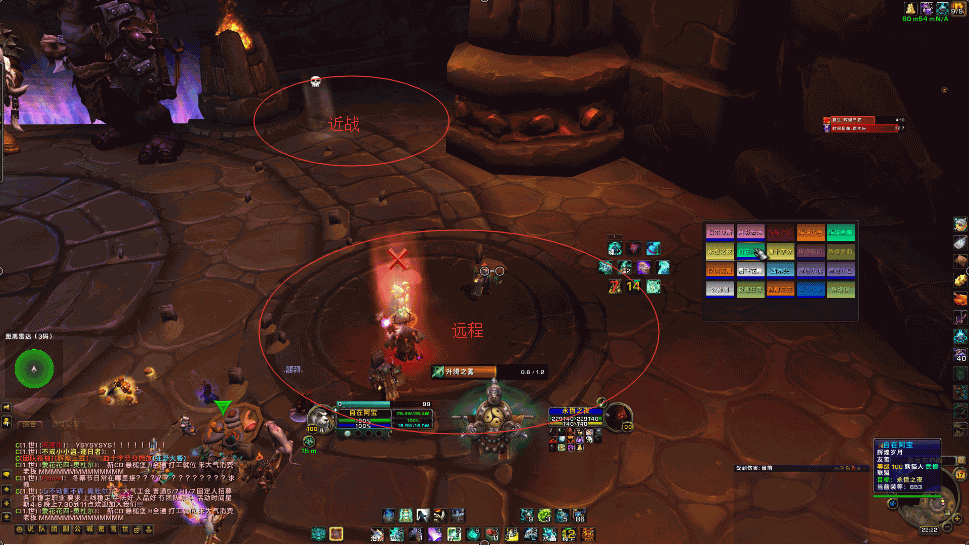Select the 自在阿宝 player unit frame

pyautogui.click(x=369, y=419)
